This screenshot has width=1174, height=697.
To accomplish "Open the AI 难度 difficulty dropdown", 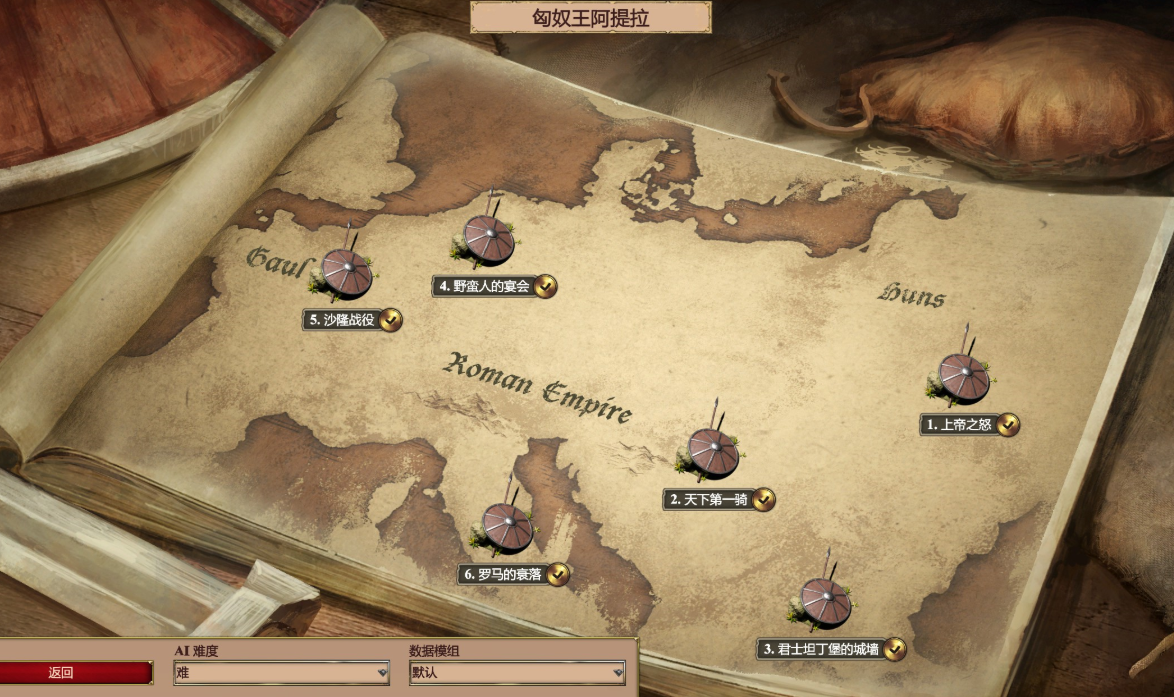I will click(281, 673).
